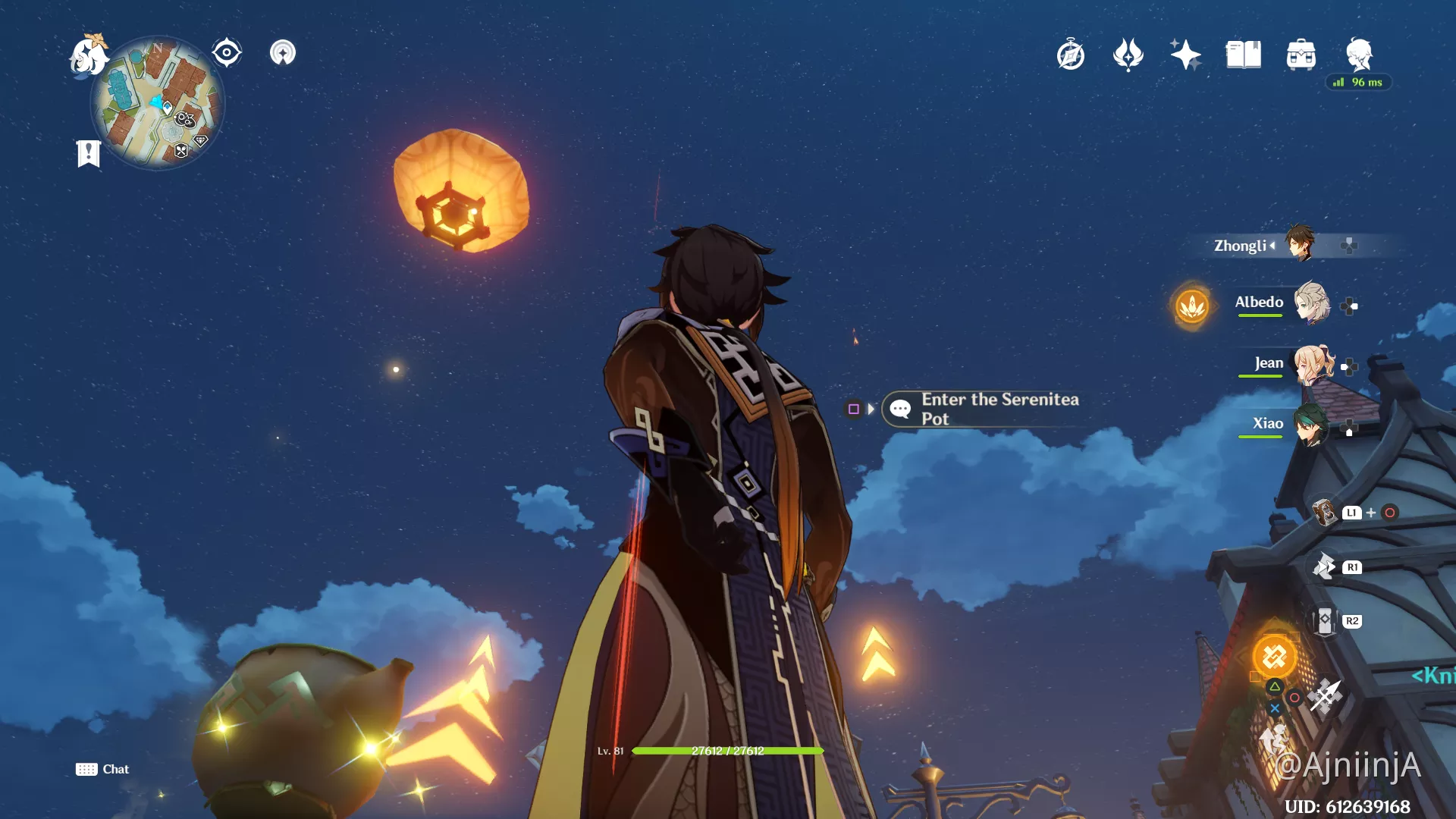Toggle the exclamation quest banner under the minimap
This screenshot has height=819, width=1456.
pyautogui.click(x=87, y=152)
